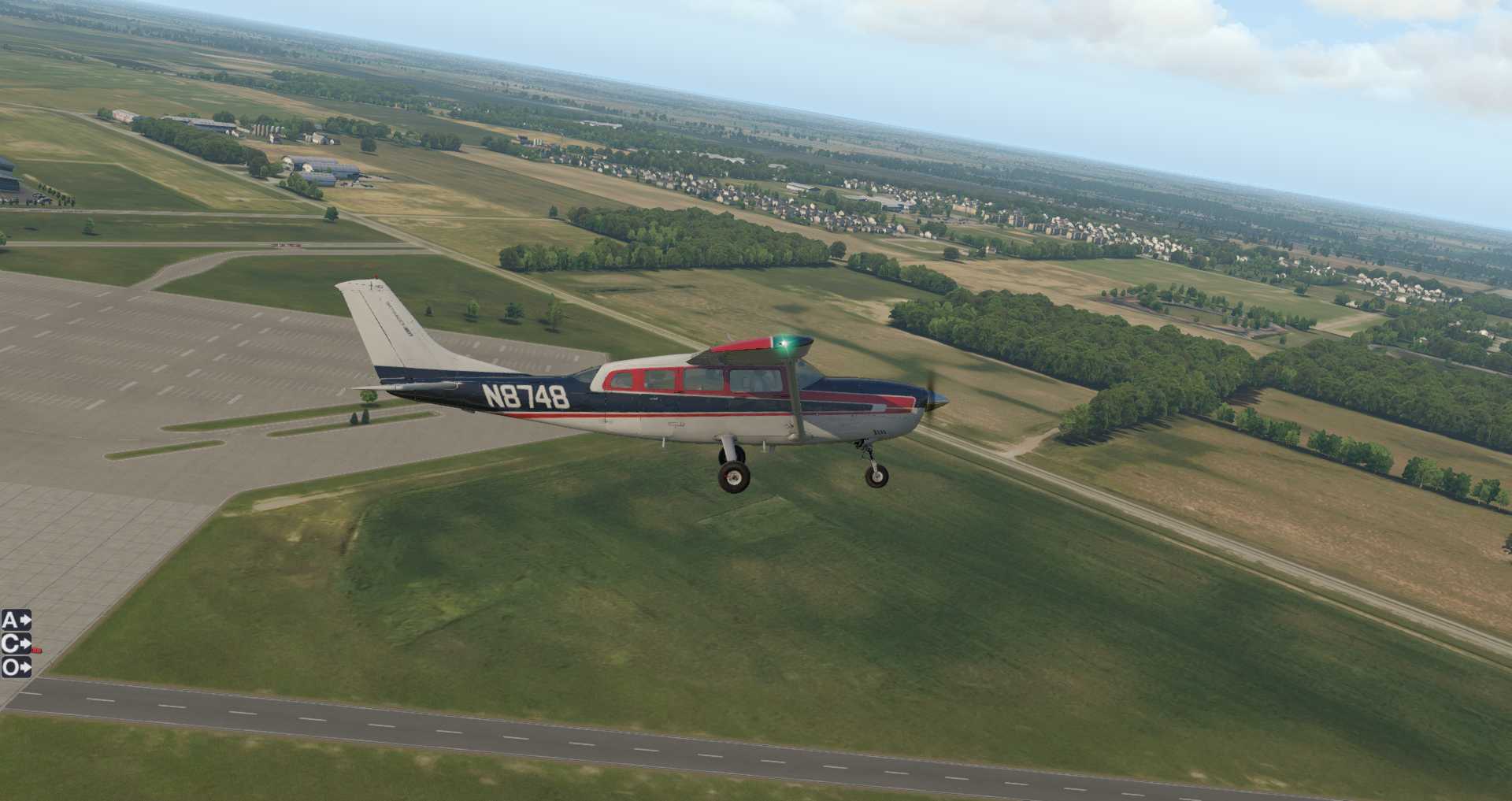Open the 'C' arrow side tab

(16, 644)
